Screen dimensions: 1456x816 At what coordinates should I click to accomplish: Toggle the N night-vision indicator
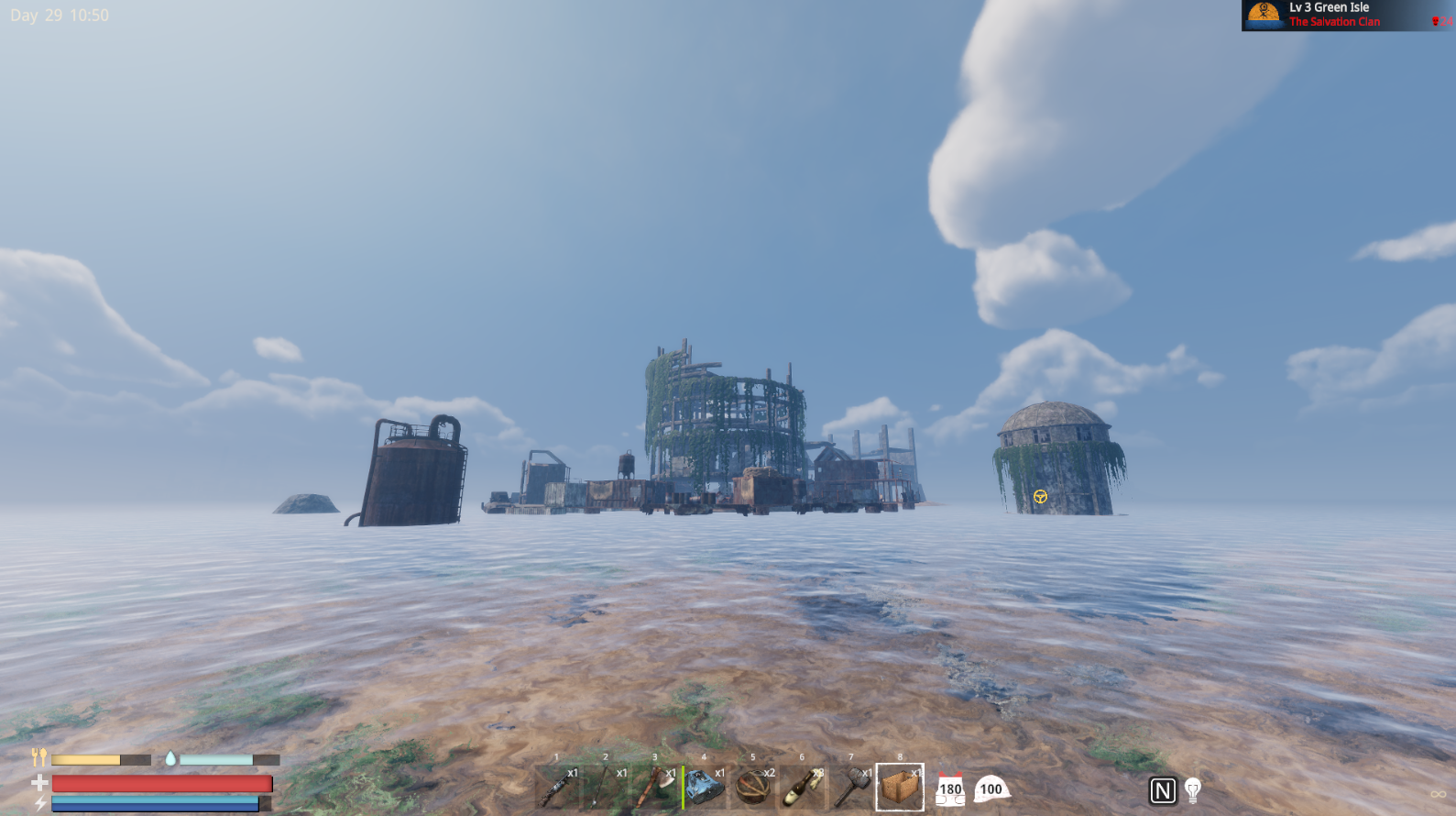pyautogui.click(x=1162, y=789)
